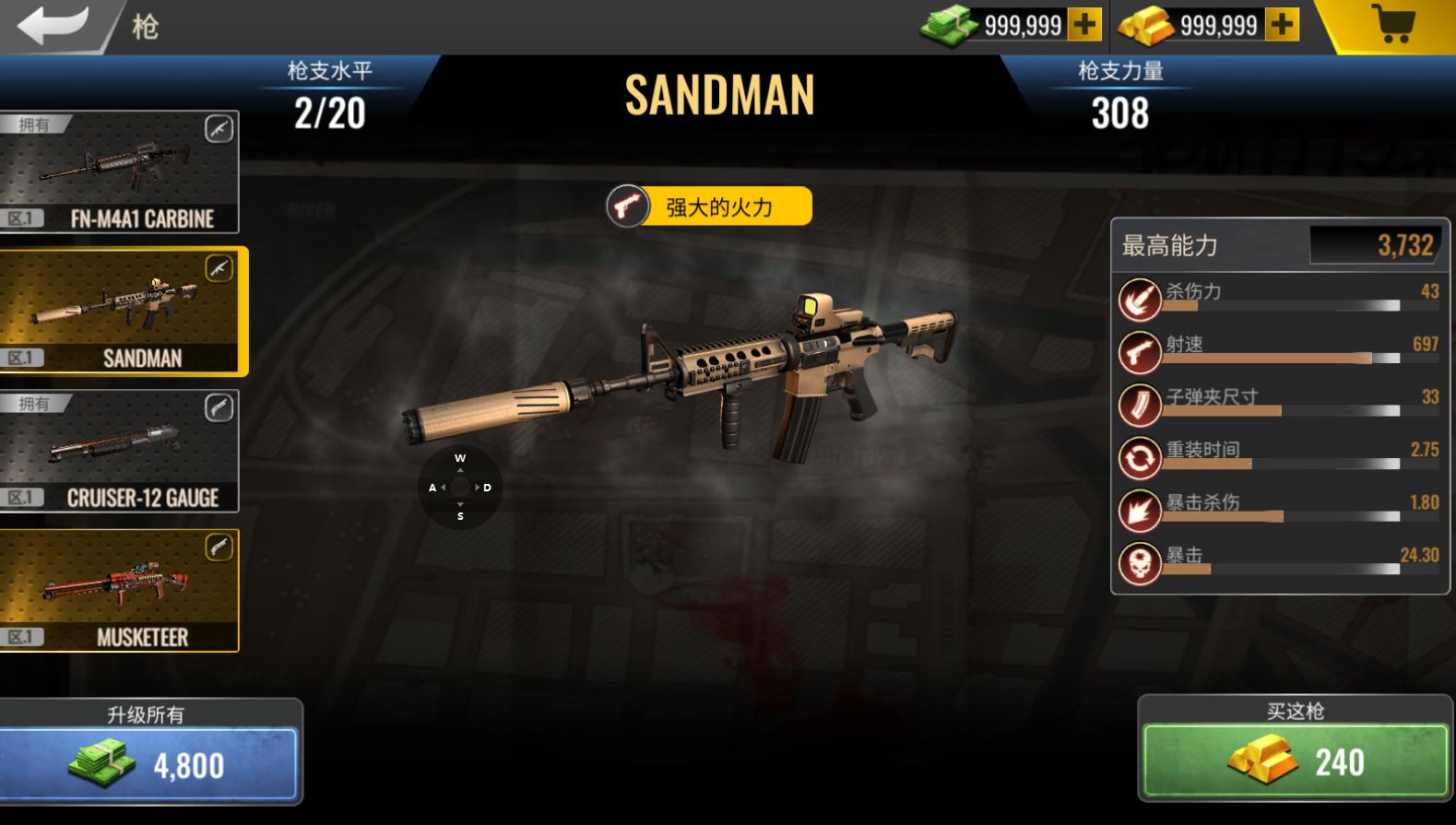This screenshot has height=825, width=1456.
Task: Upgrade all for 4,800 cash
Action: (x=148, y=763)
